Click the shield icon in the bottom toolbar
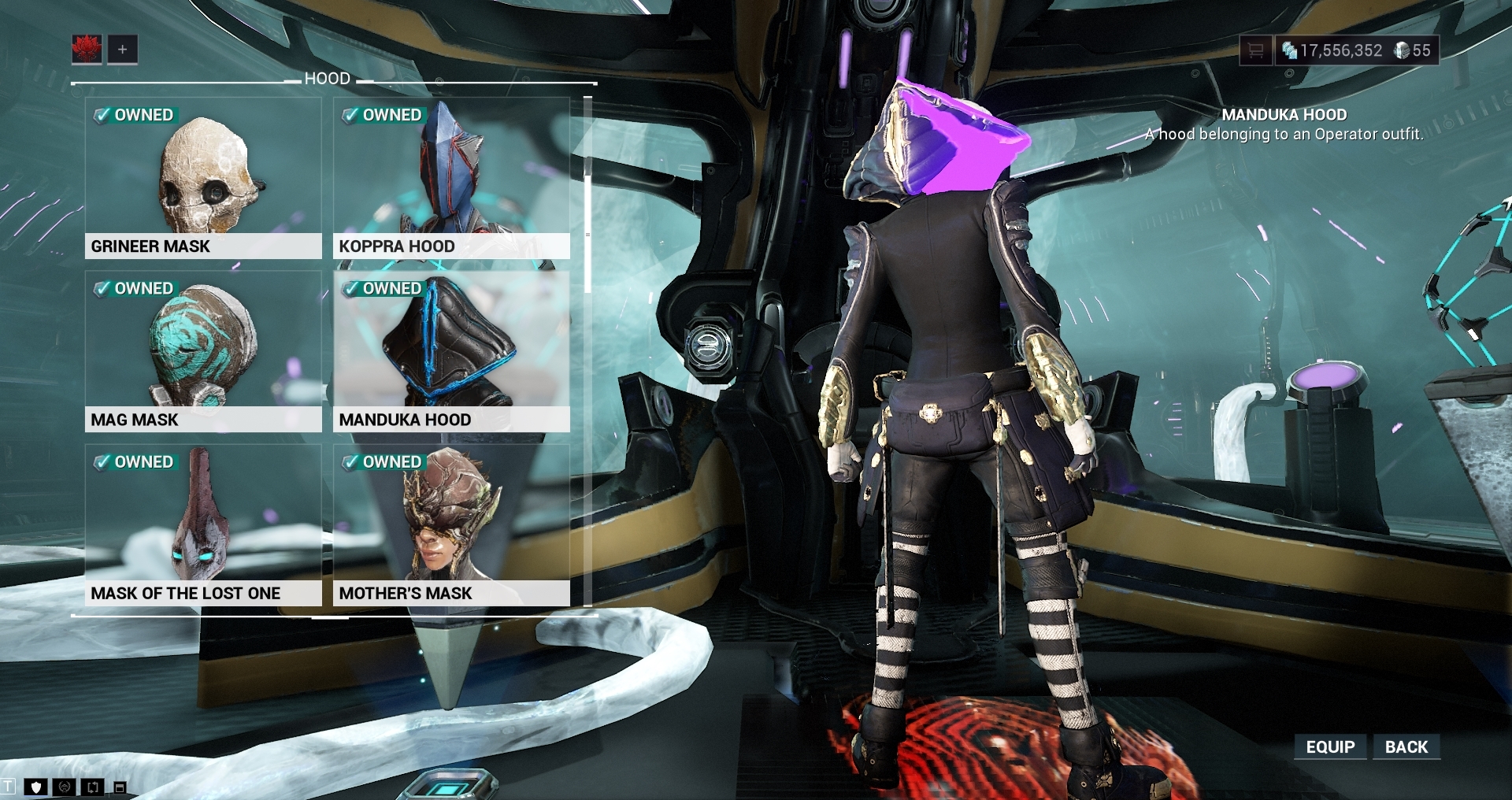The width and height of the screenshot is (1512, 800). (36, 787)
